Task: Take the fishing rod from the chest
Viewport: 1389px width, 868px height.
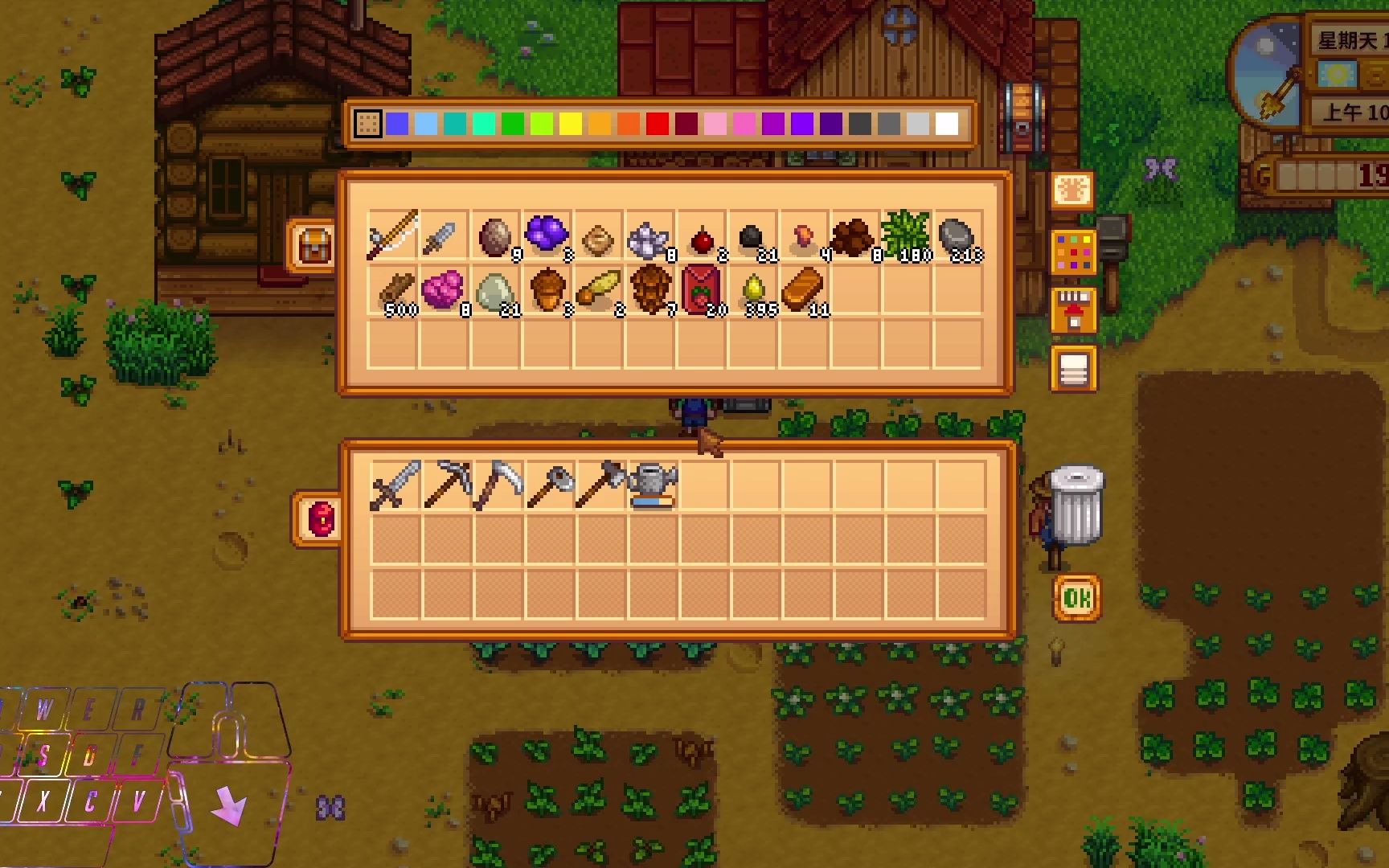Action: pos(393,236)
